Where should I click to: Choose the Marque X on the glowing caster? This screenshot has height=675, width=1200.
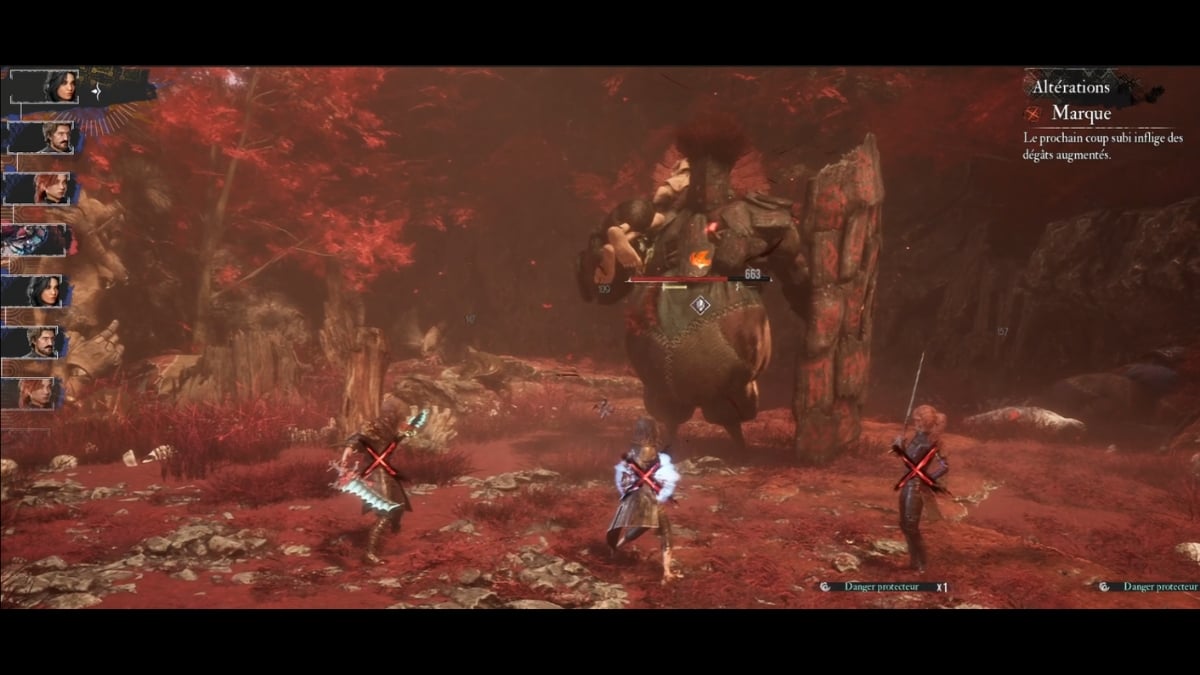645,475
